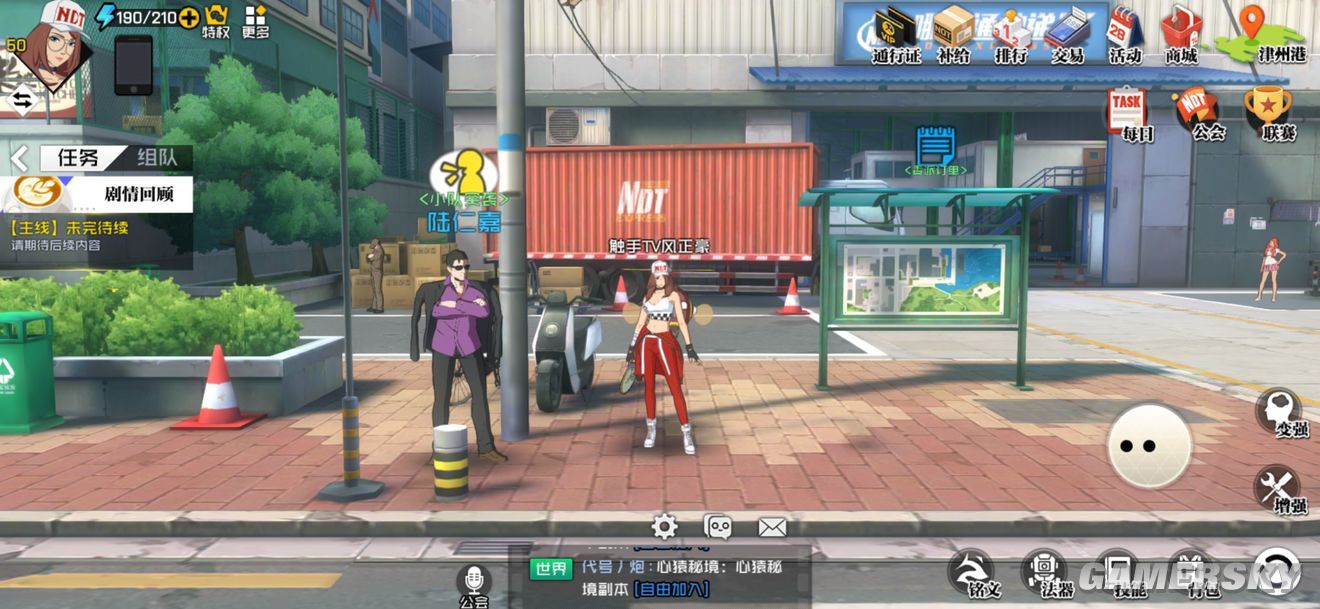
Task: Open the 变强 power-up menu
Action: [x=1278, y=412]
